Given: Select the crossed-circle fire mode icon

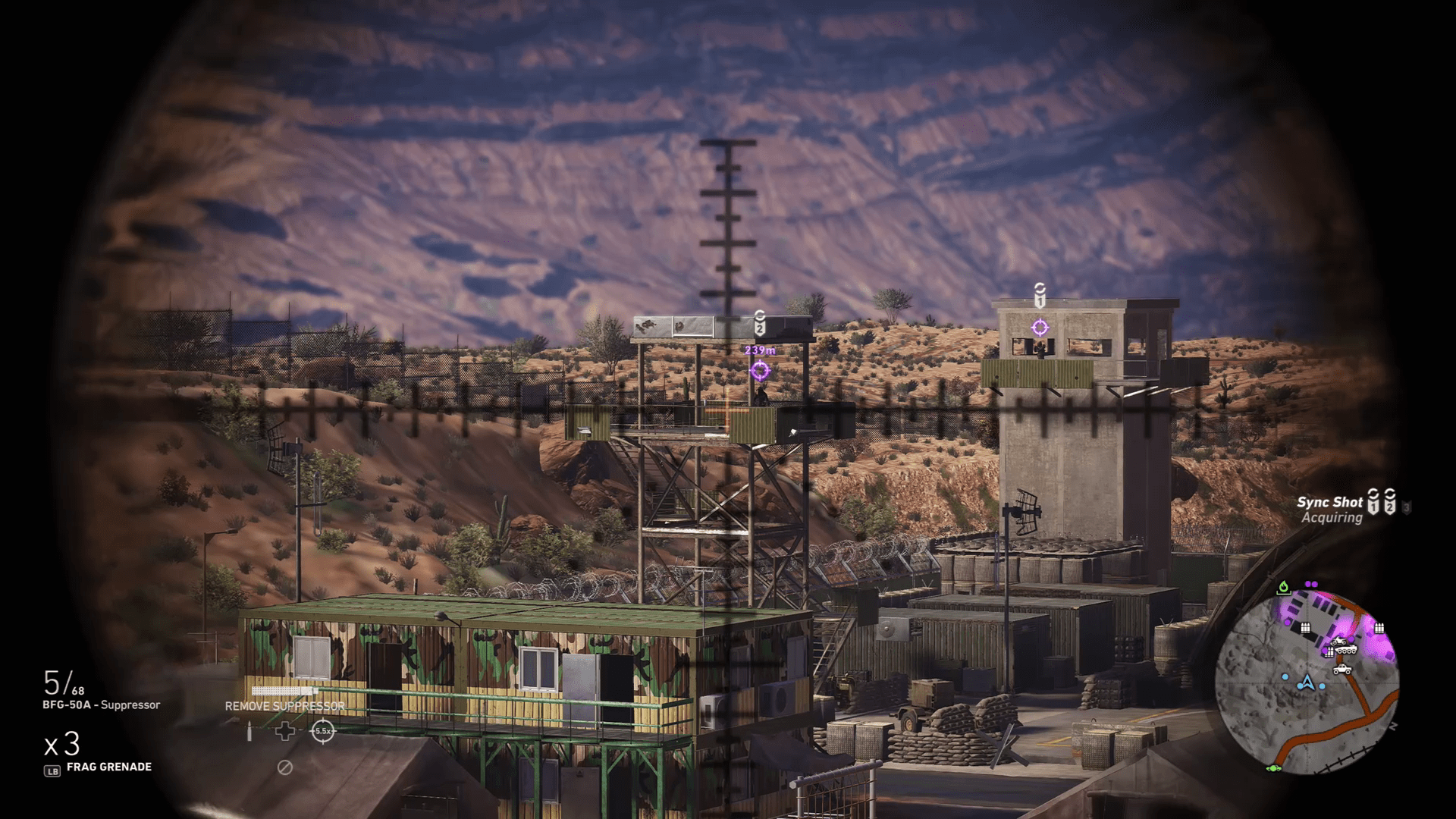Looking at the screenshot, I should pyautogui.click(x=285, y=767).
